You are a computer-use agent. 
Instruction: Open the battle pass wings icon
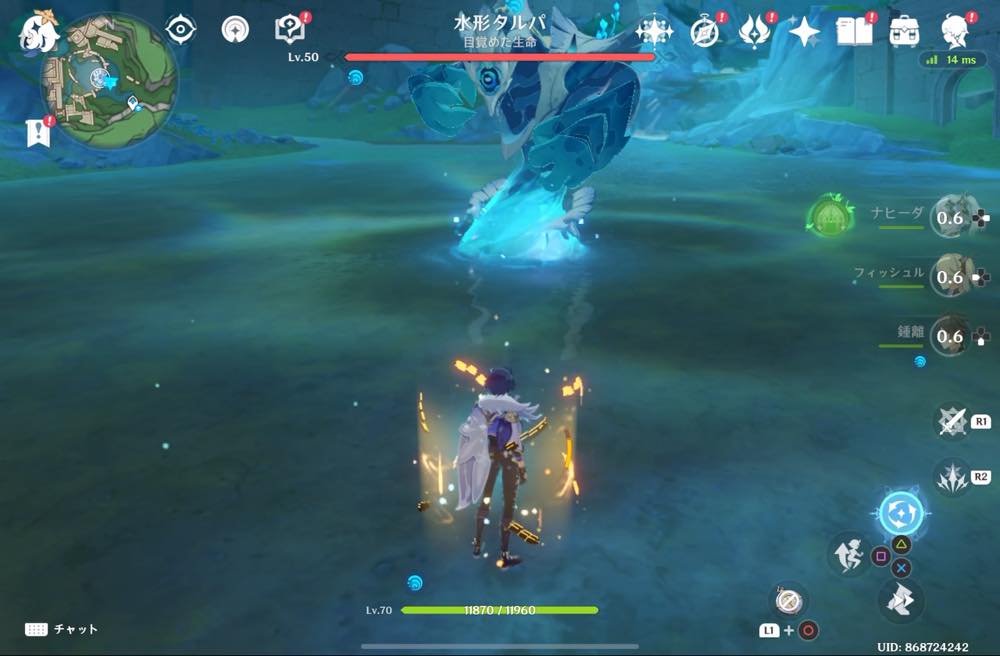coord(754,32)
